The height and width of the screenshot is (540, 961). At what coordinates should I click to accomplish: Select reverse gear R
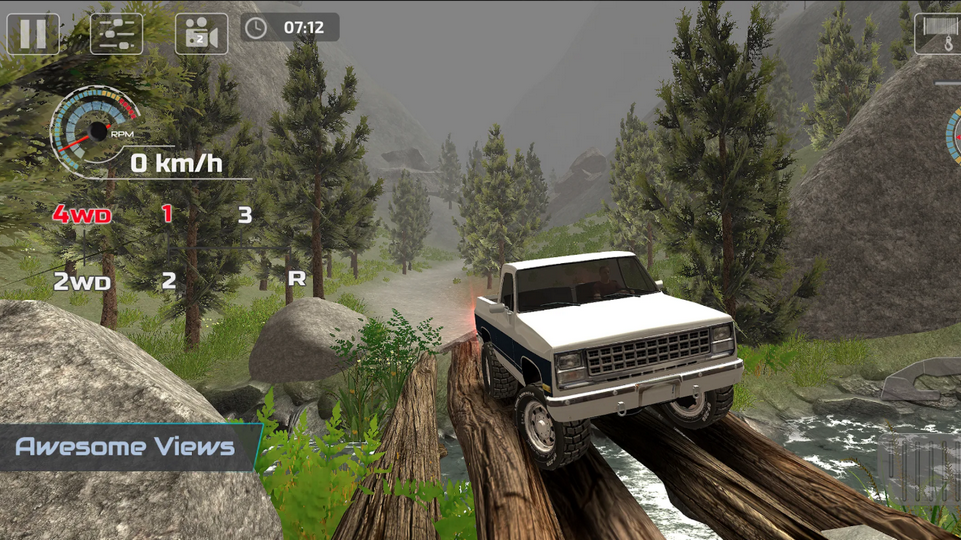coord(296,278)
